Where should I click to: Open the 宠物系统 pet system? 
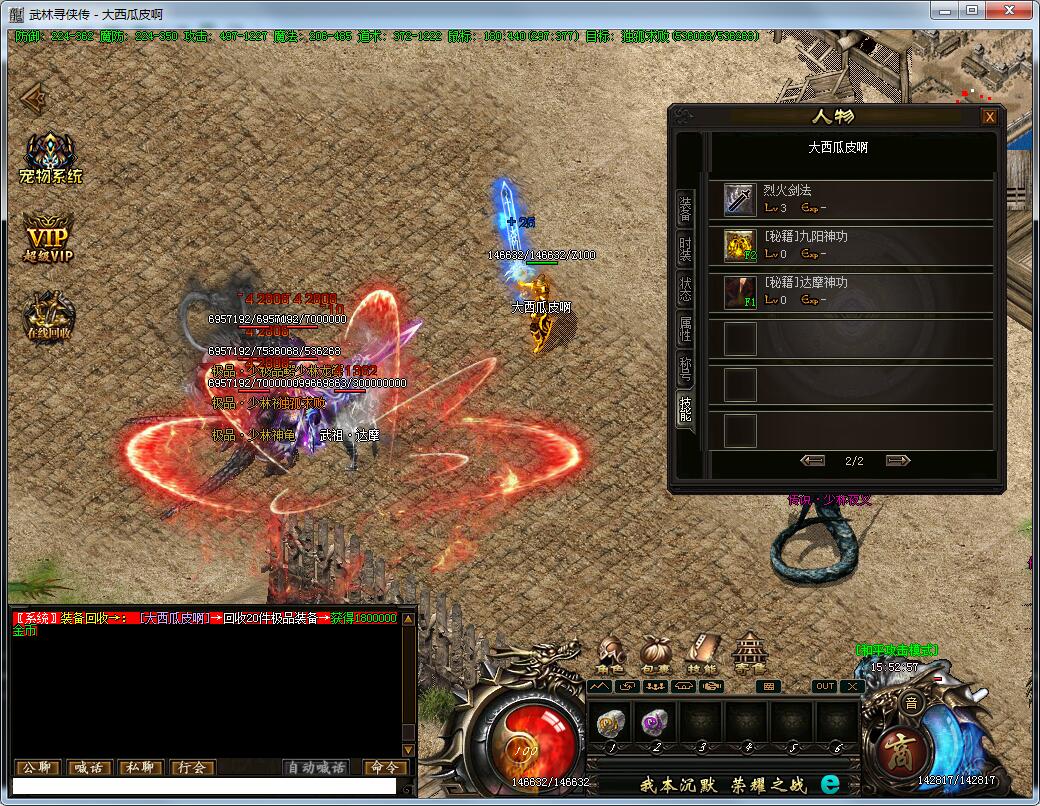point(51,159)
